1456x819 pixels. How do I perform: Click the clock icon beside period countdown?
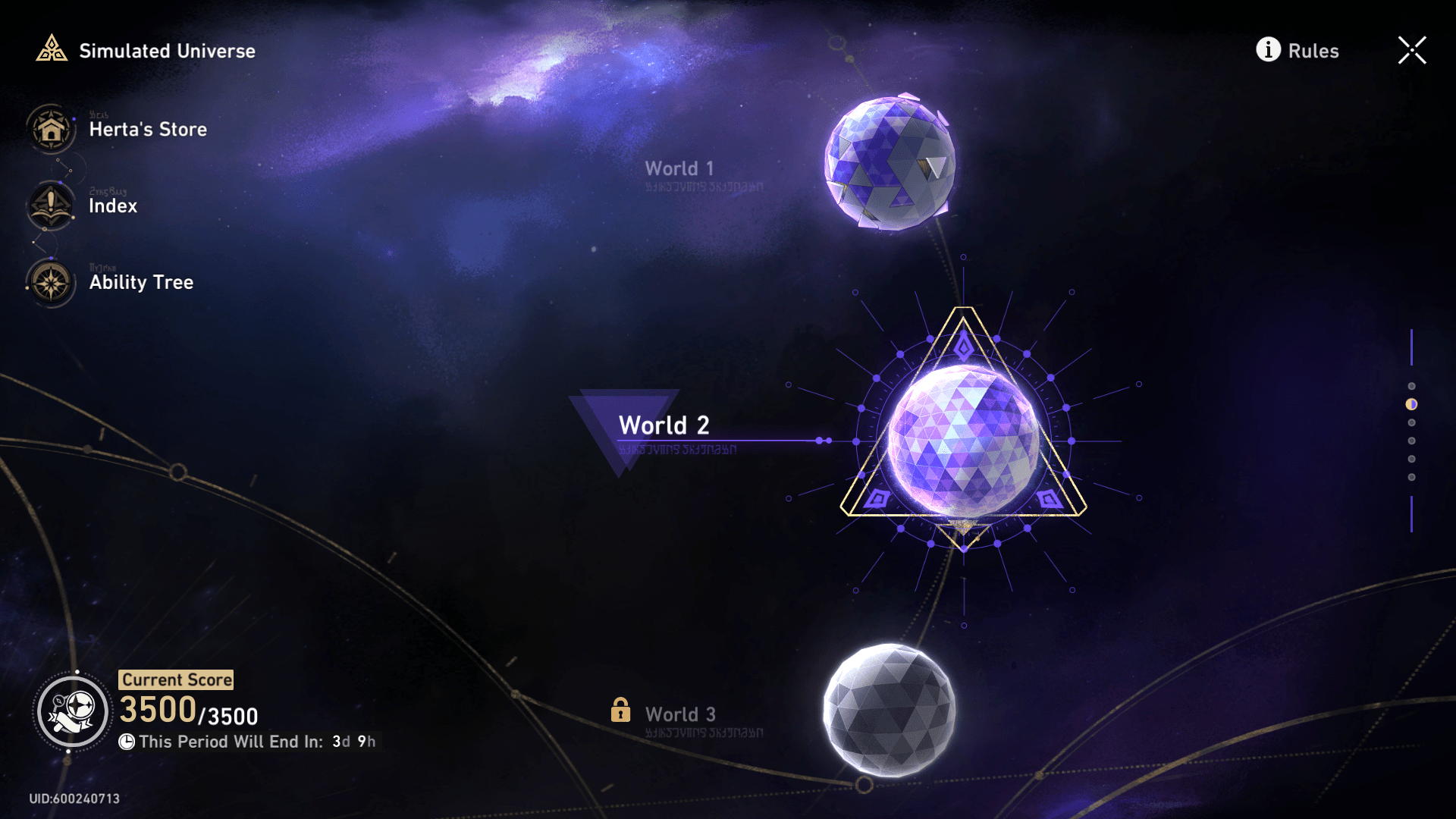[127, 742]
